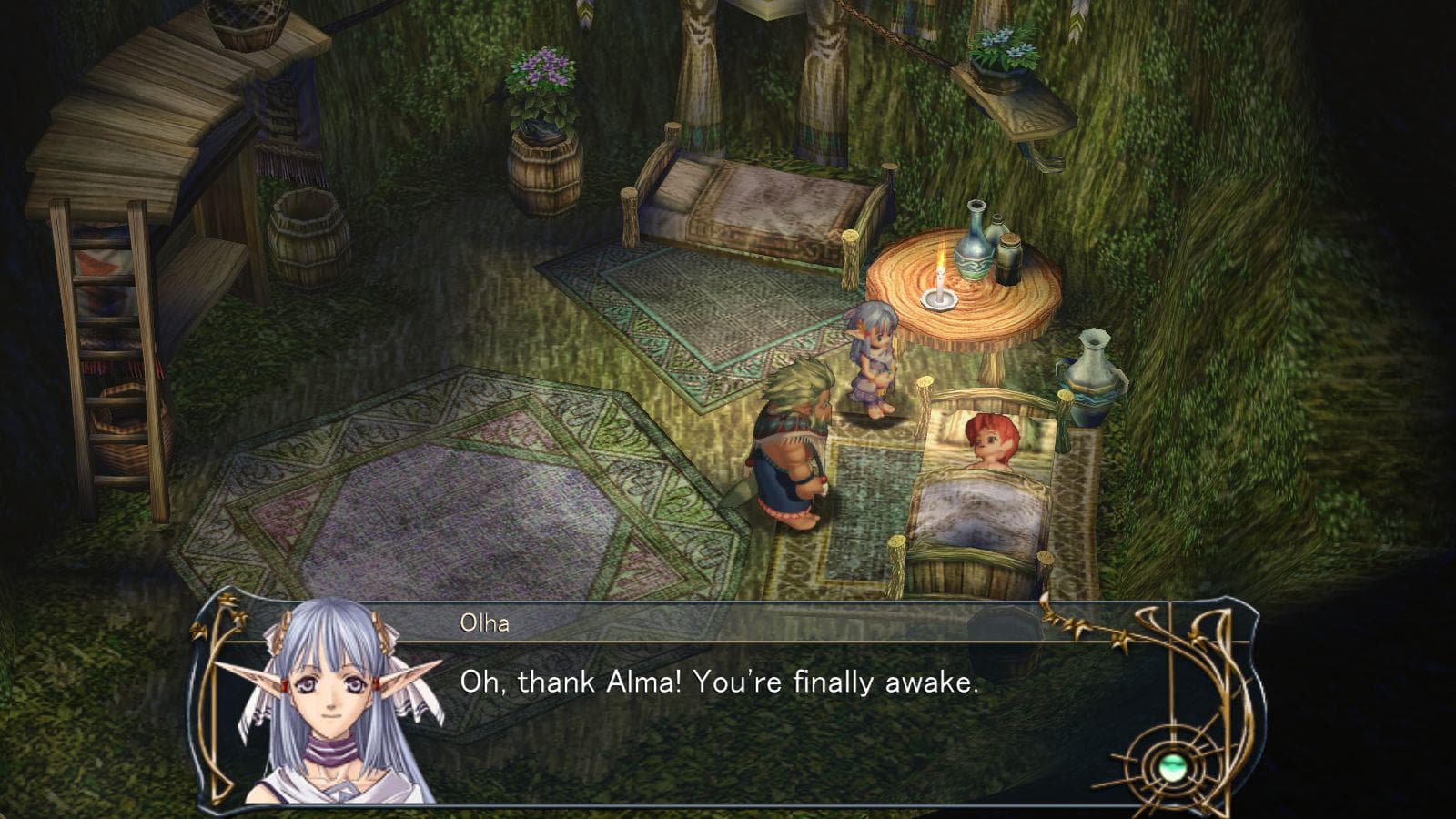The image size is (1456, 819).
Task: Click the blue-haired girl near the table
Action: click(871, 359)
